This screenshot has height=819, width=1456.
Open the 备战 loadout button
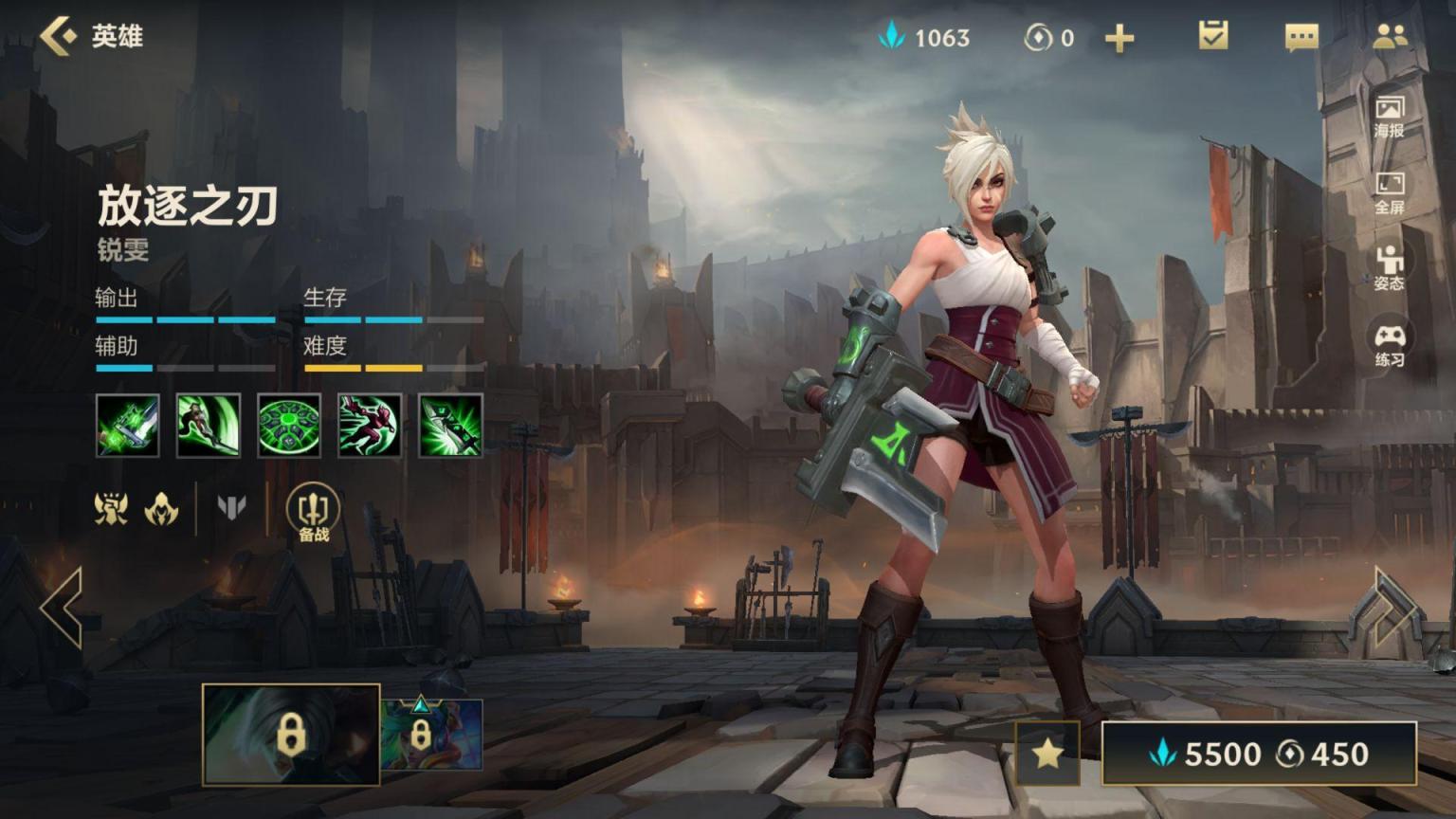[313, 513]
